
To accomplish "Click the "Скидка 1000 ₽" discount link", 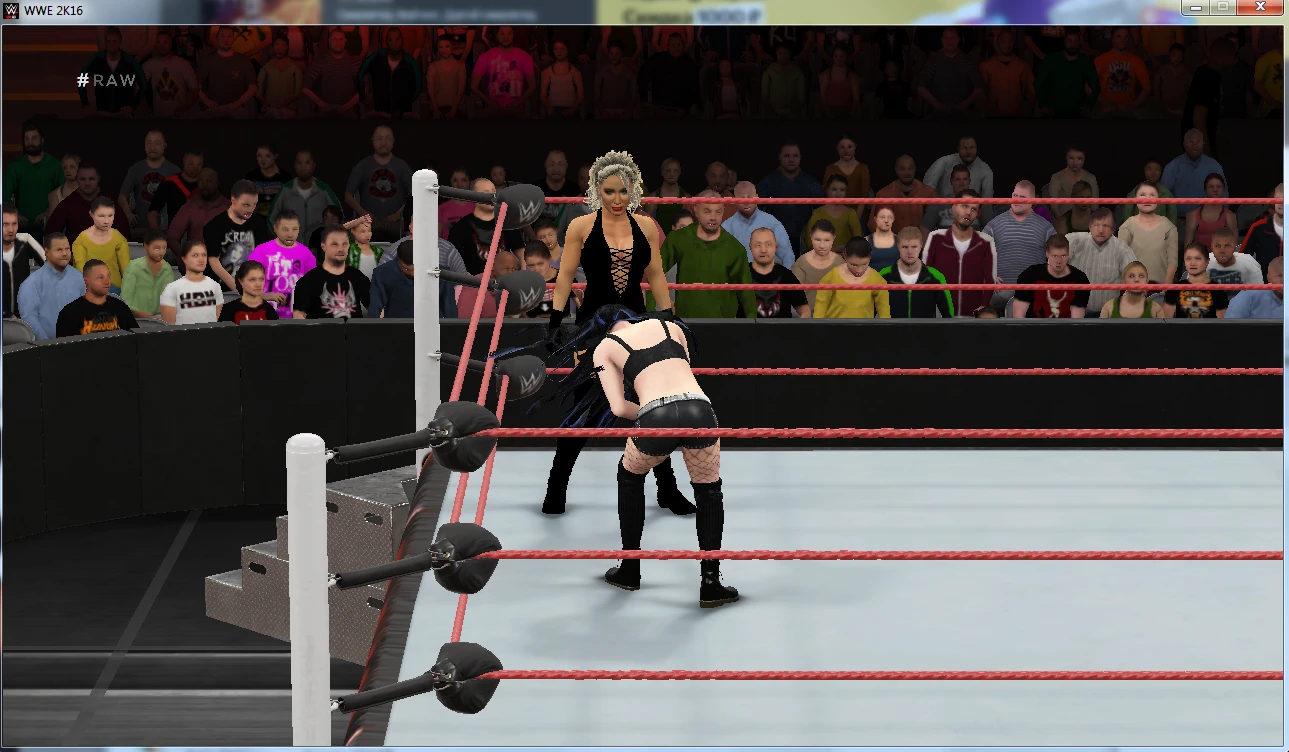I will [695, 14].
